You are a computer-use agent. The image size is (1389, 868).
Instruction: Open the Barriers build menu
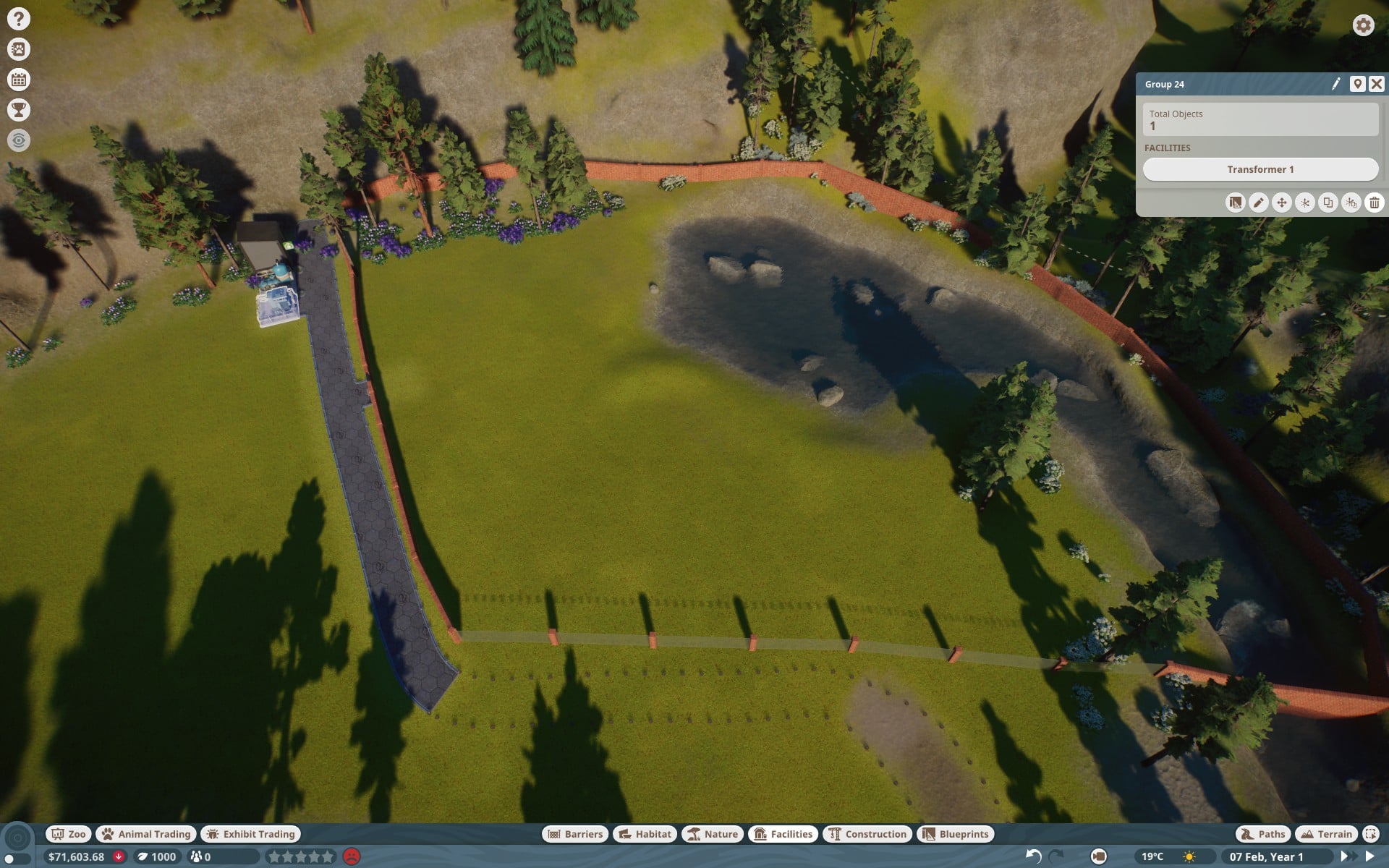575,834
